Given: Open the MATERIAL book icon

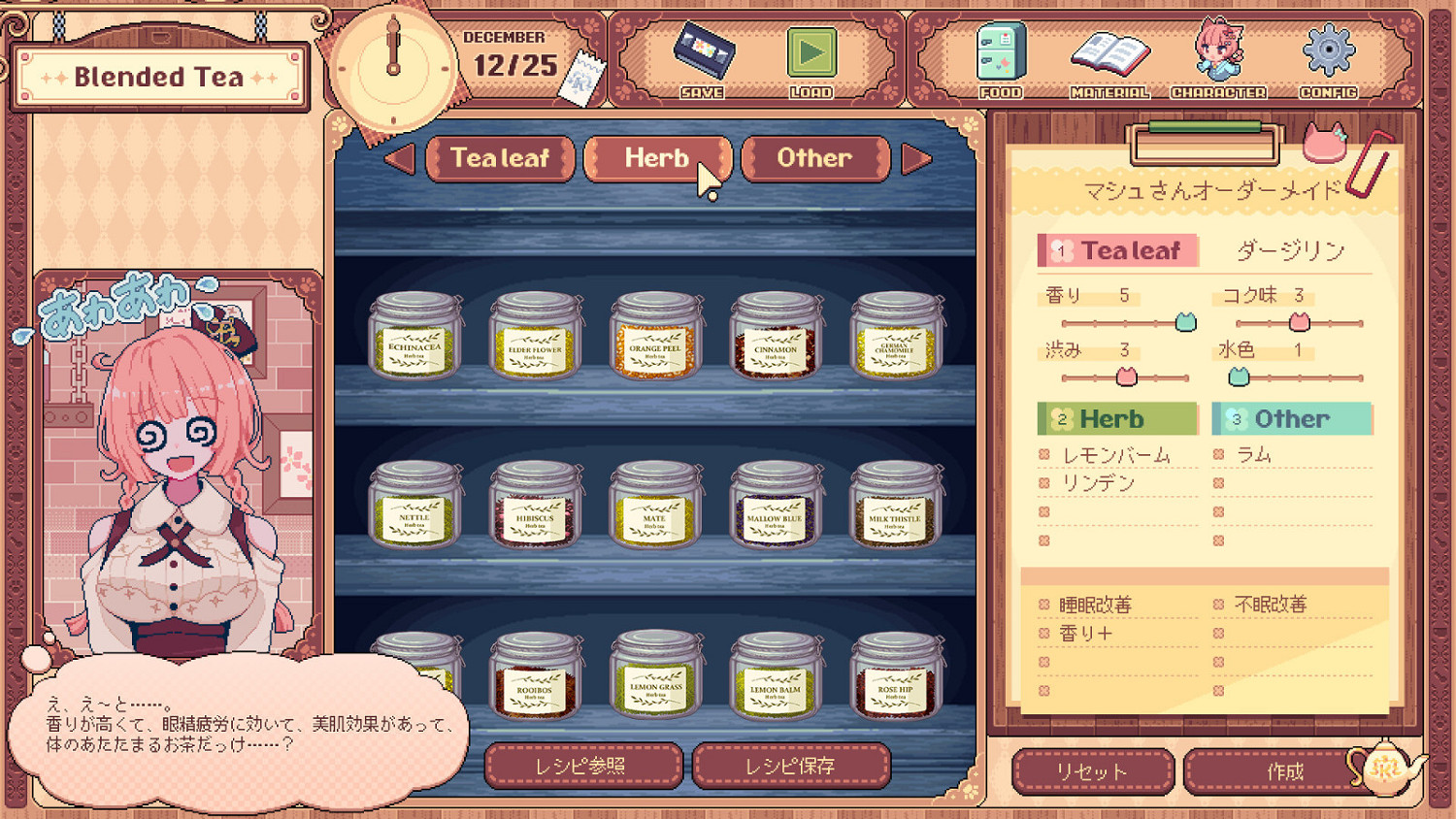Looking at the screenshot, I should [x=1109, y=53].
